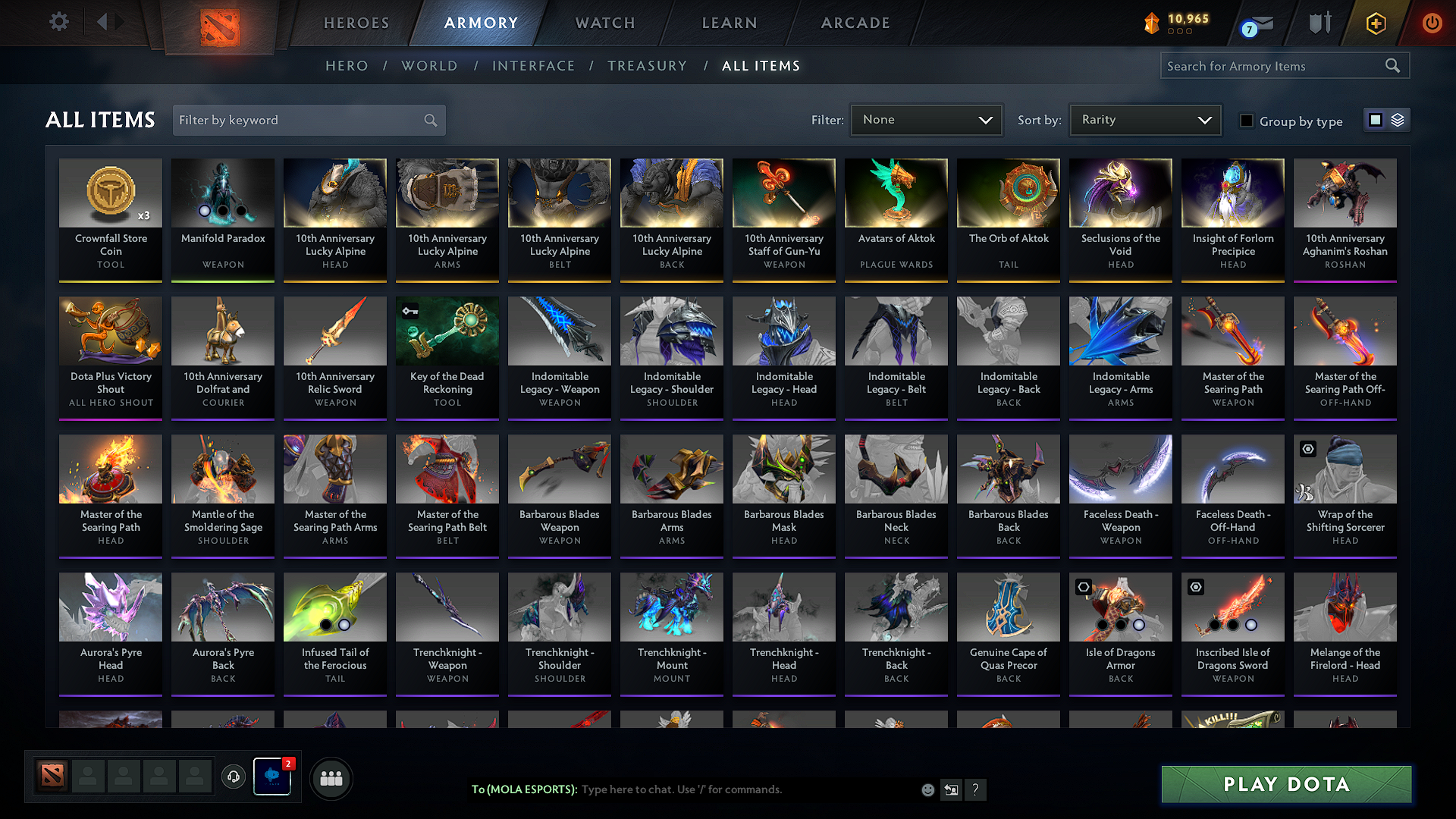The width and height of the screenshot is (1456, 819).
Task: Switch to the WATCH tab
Action: [604, 23]
